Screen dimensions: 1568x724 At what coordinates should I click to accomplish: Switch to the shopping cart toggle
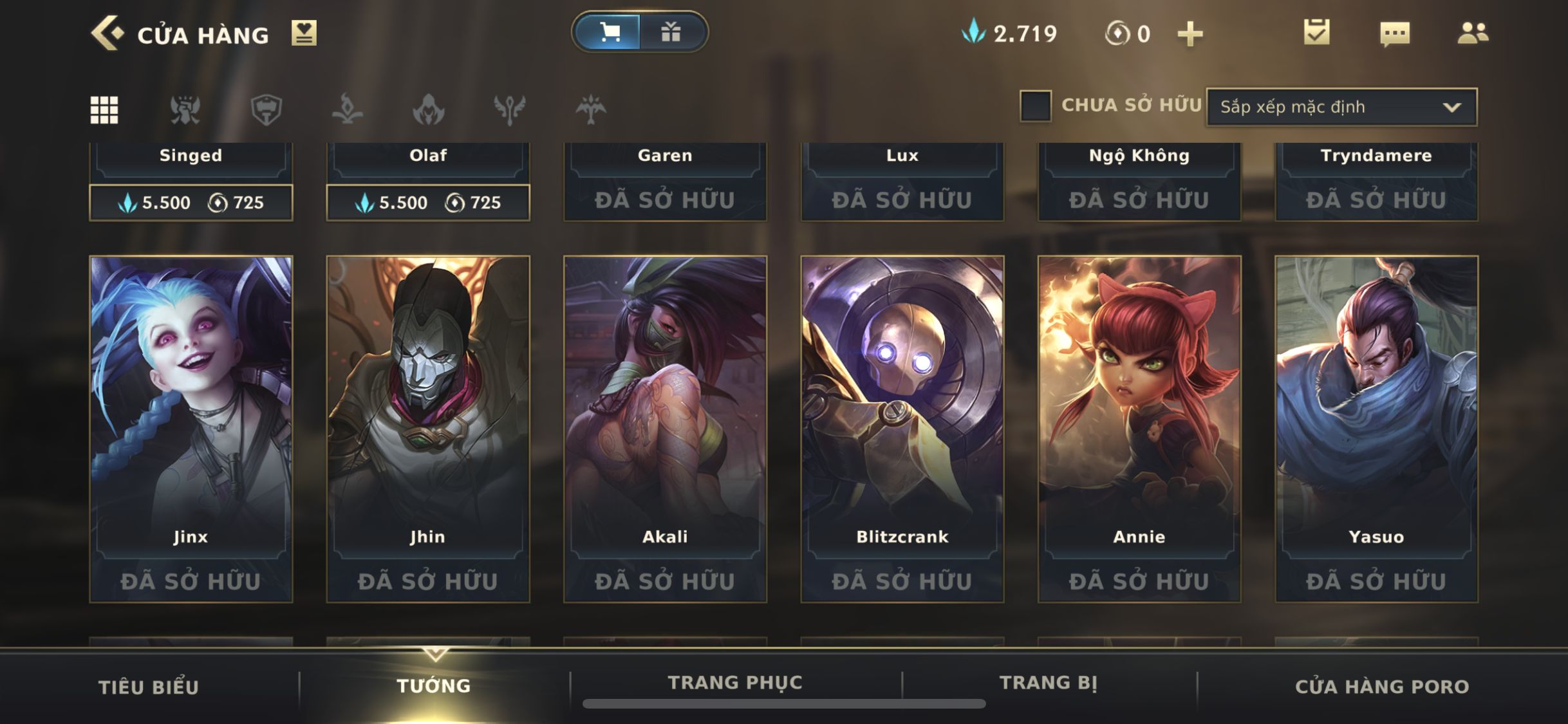tap(609, 32)
